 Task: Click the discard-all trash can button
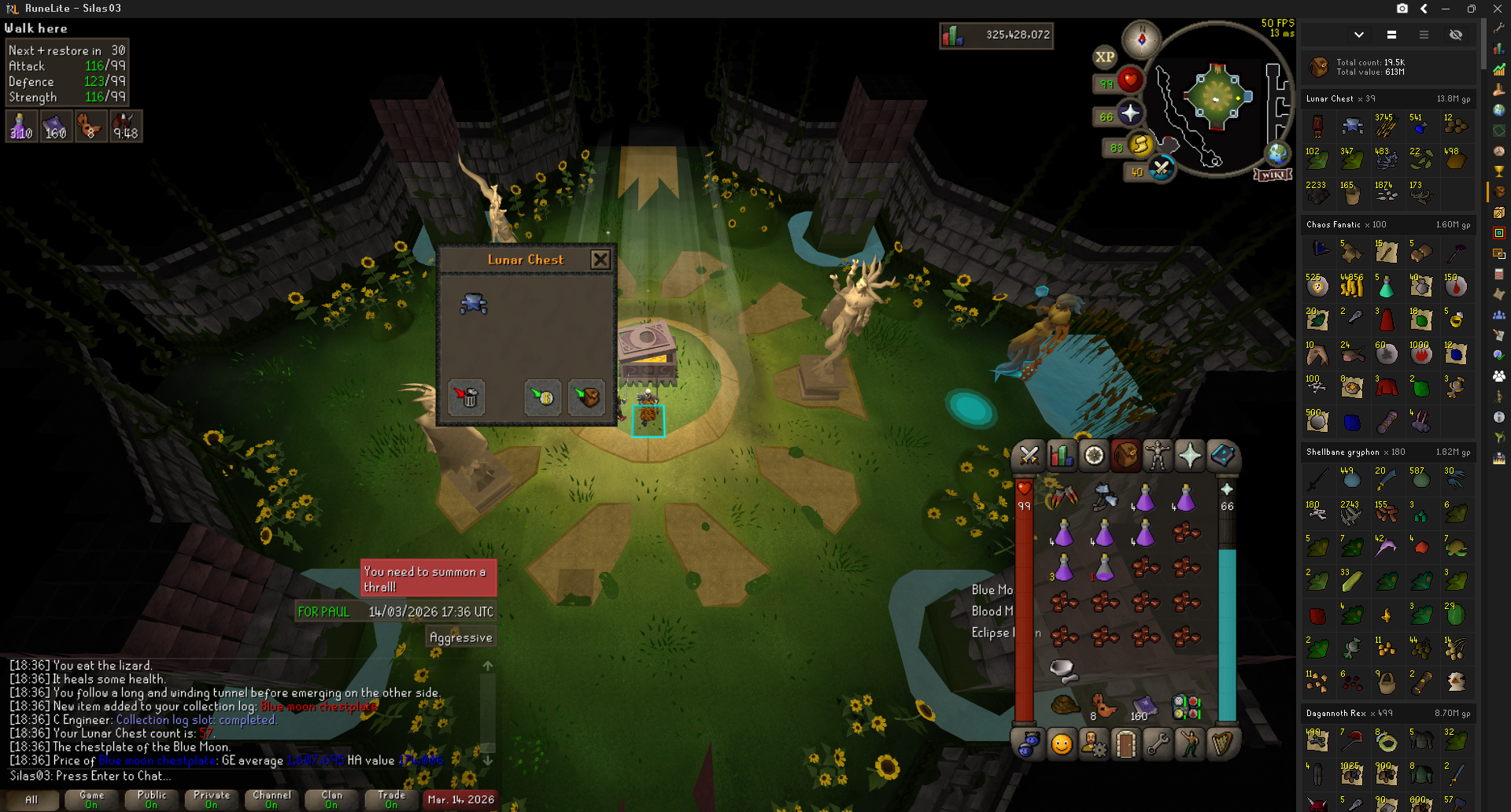467,397
